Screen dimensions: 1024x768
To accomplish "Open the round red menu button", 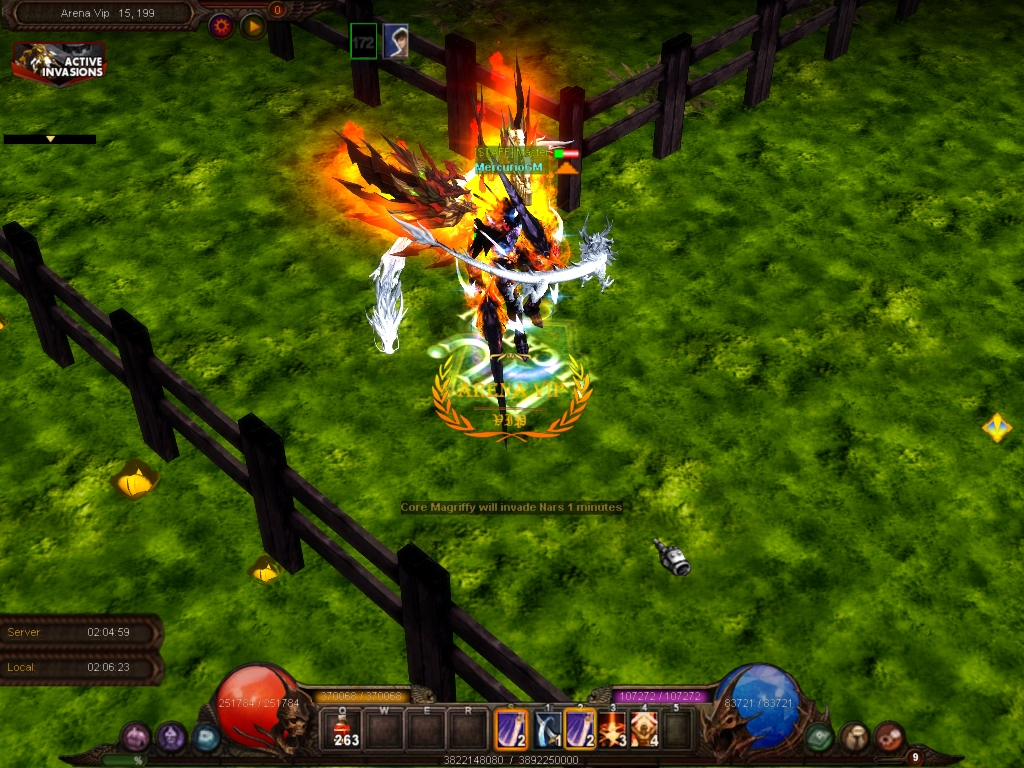I will (x=889, y=737).
